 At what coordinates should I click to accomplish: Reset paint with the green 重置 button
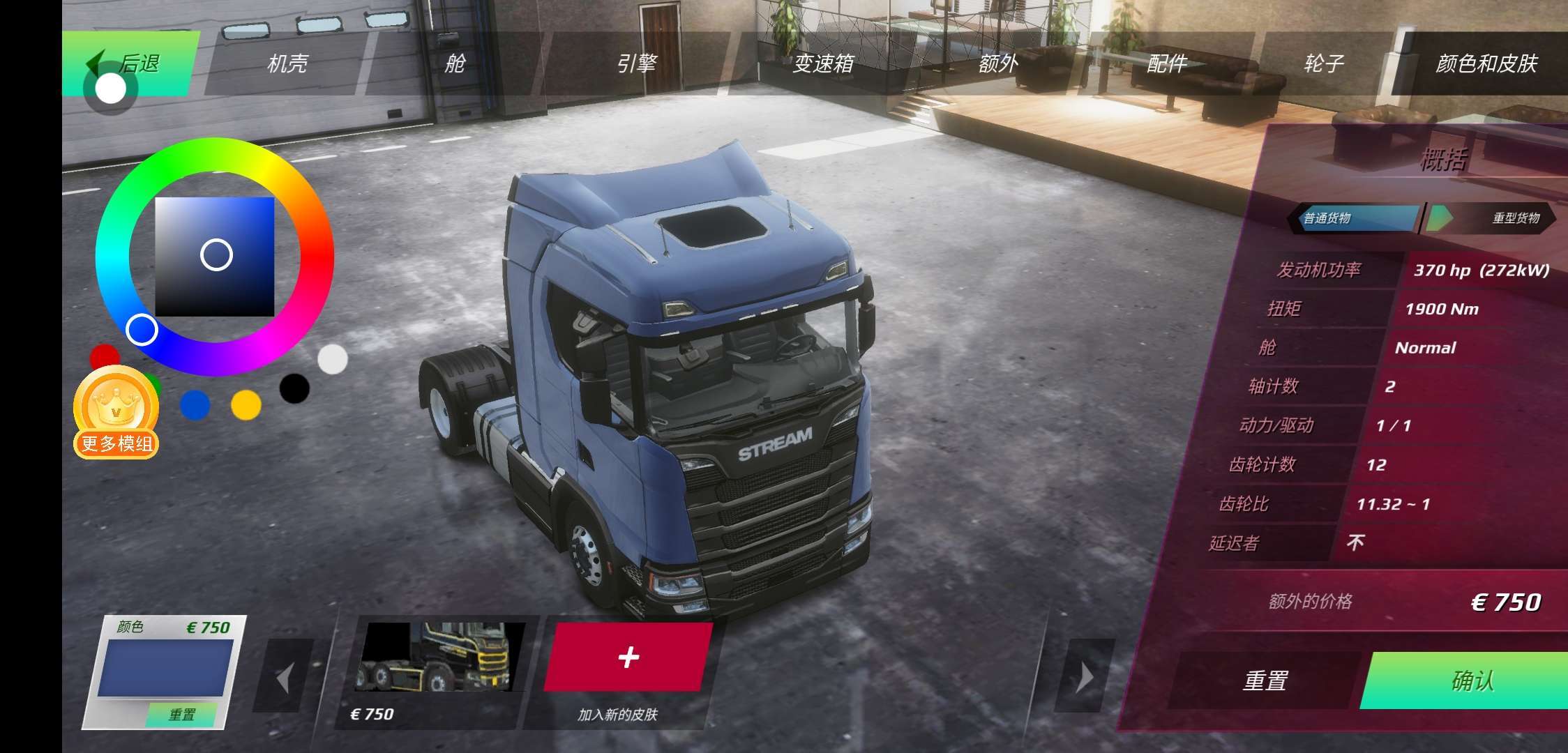181,714
